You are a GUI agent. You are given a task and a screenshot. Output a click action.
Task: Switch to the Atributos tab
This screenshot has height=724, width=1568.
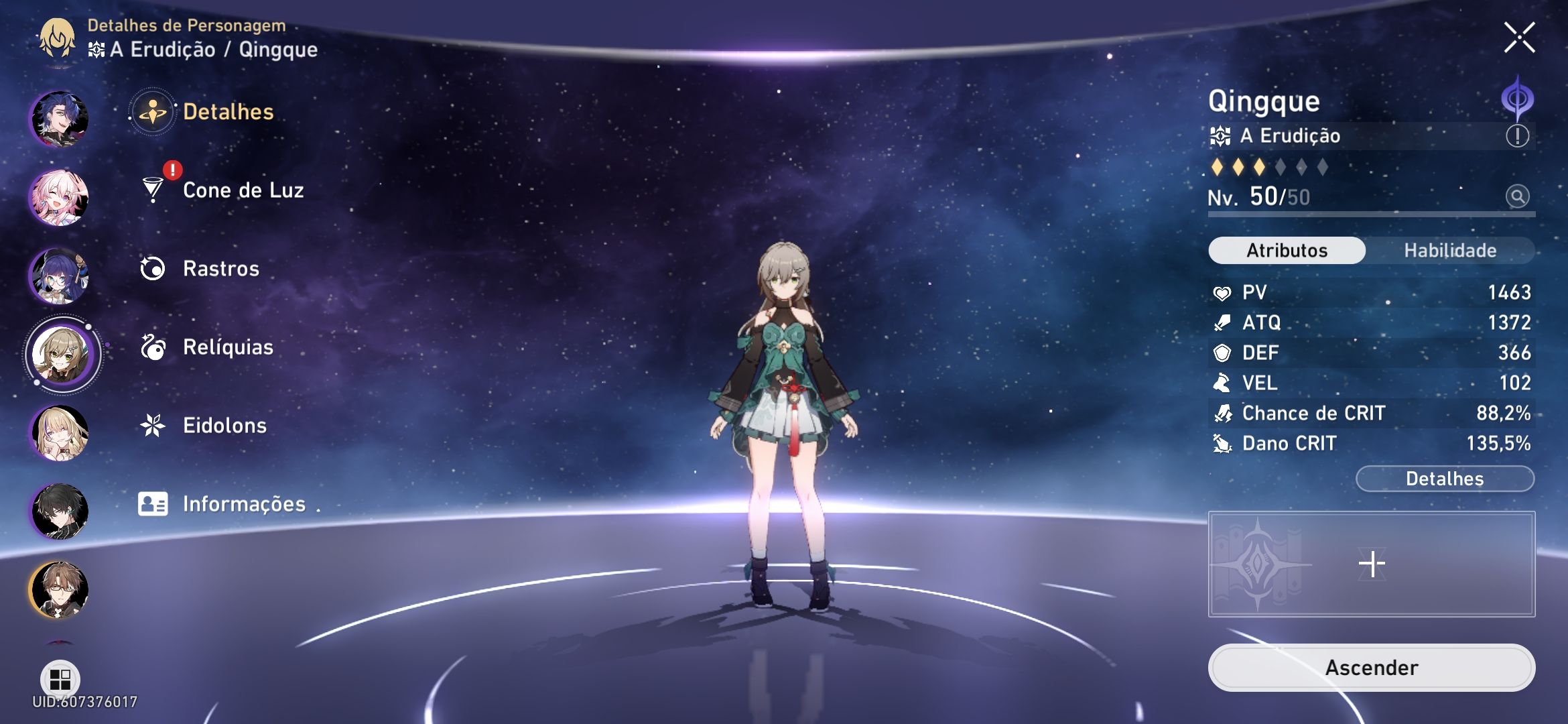pos(1287,250)
